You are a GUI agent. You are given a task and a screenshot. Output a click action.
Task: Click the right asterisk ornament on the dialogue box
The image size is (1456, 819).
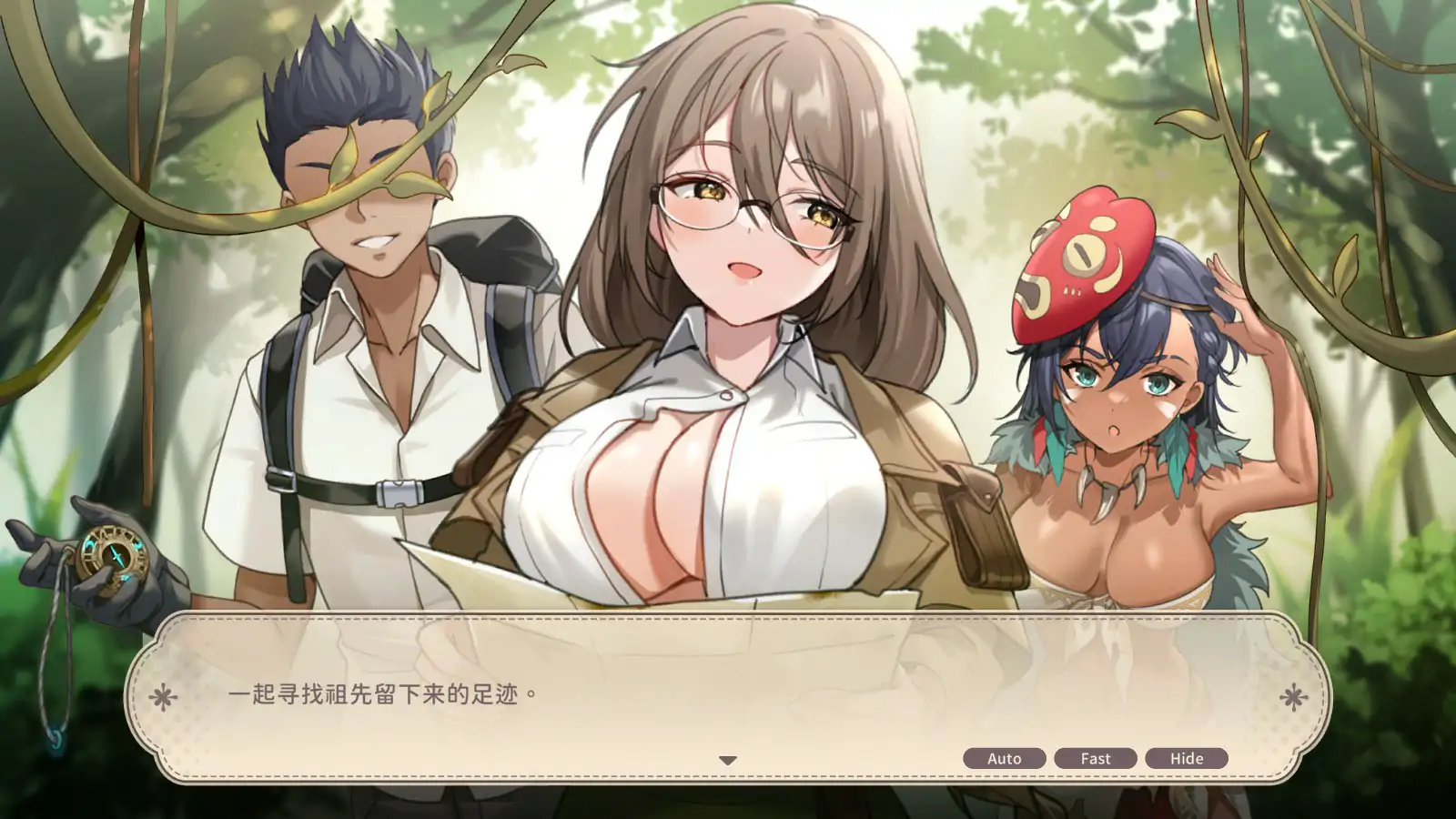(x=1292, y=695)
